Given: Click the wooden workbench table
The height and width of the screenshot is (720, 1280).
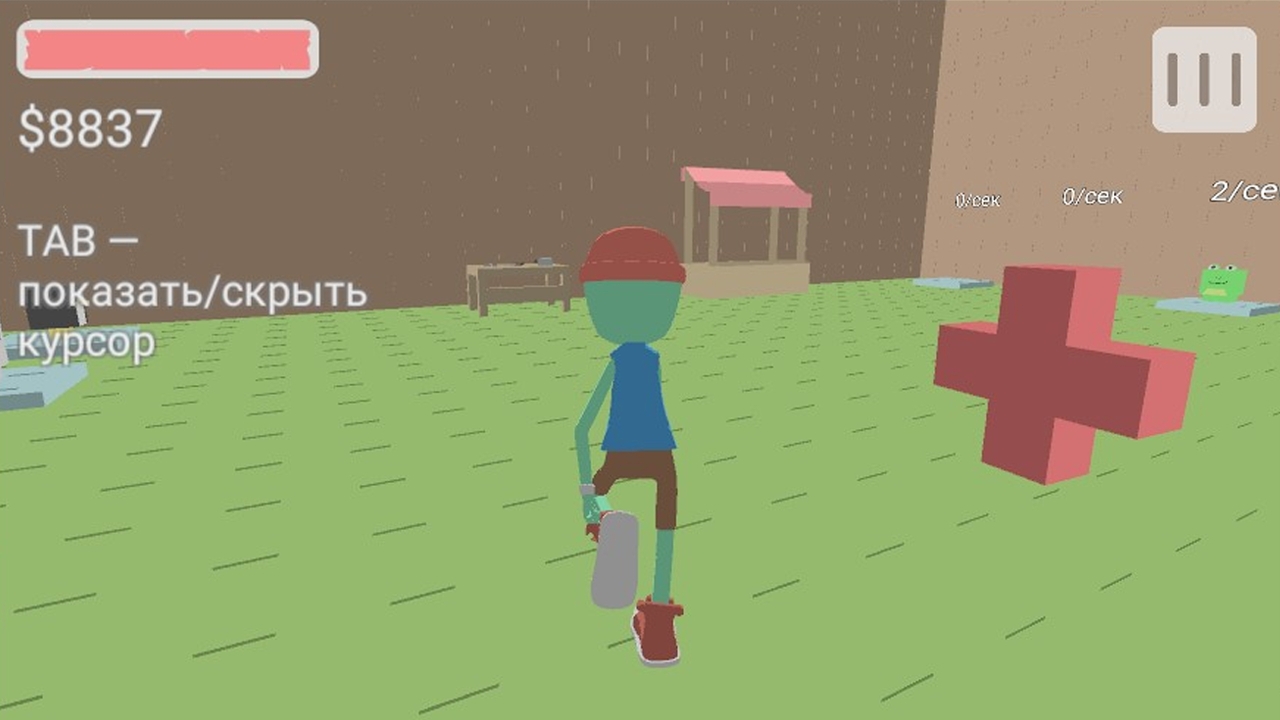Looking at the screenshot, I should (520, 285).
